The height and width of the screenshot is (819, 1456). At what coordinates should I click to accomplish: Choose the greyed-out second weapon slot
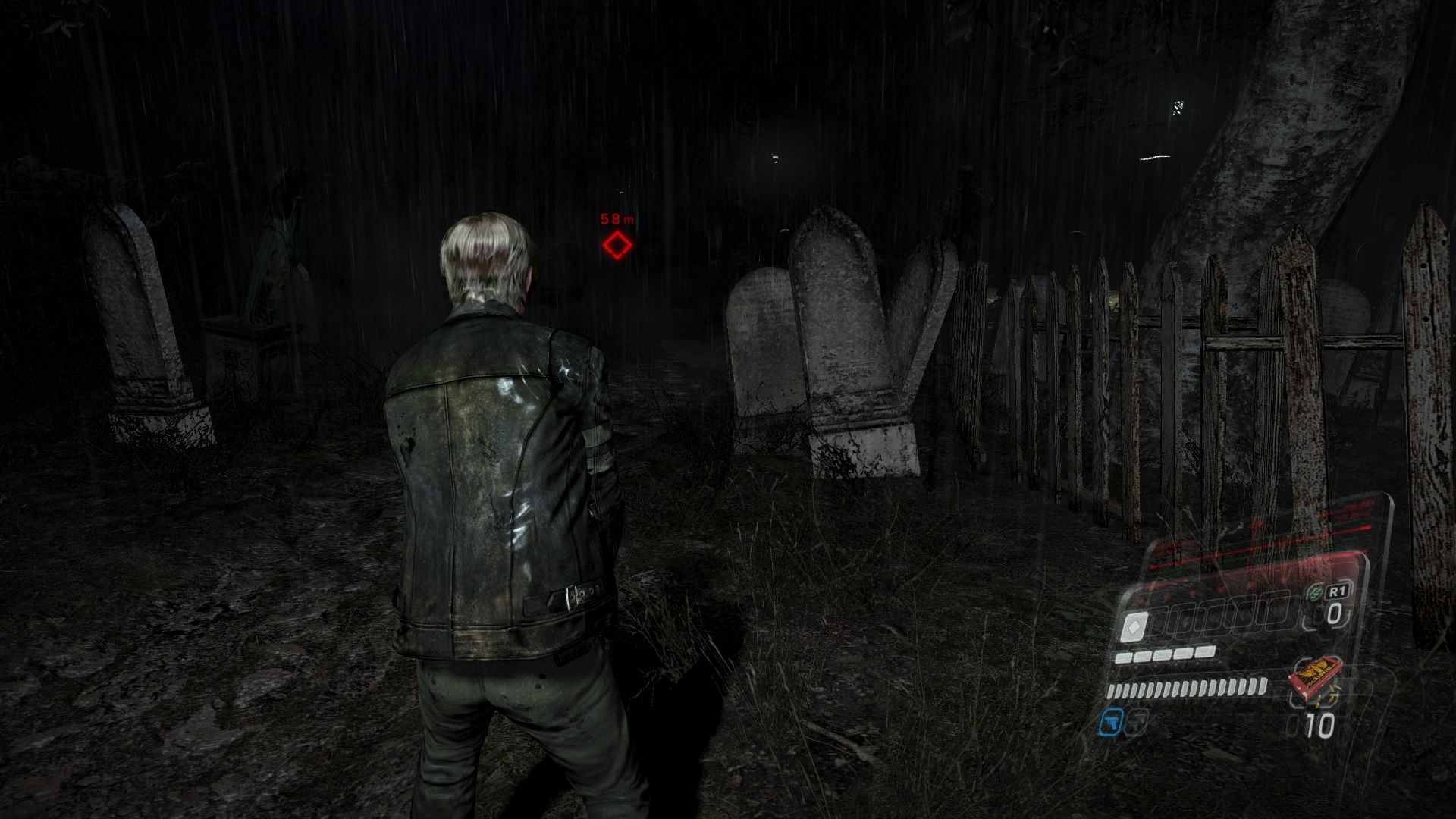pyautogui.click(x=1135, y=722)
